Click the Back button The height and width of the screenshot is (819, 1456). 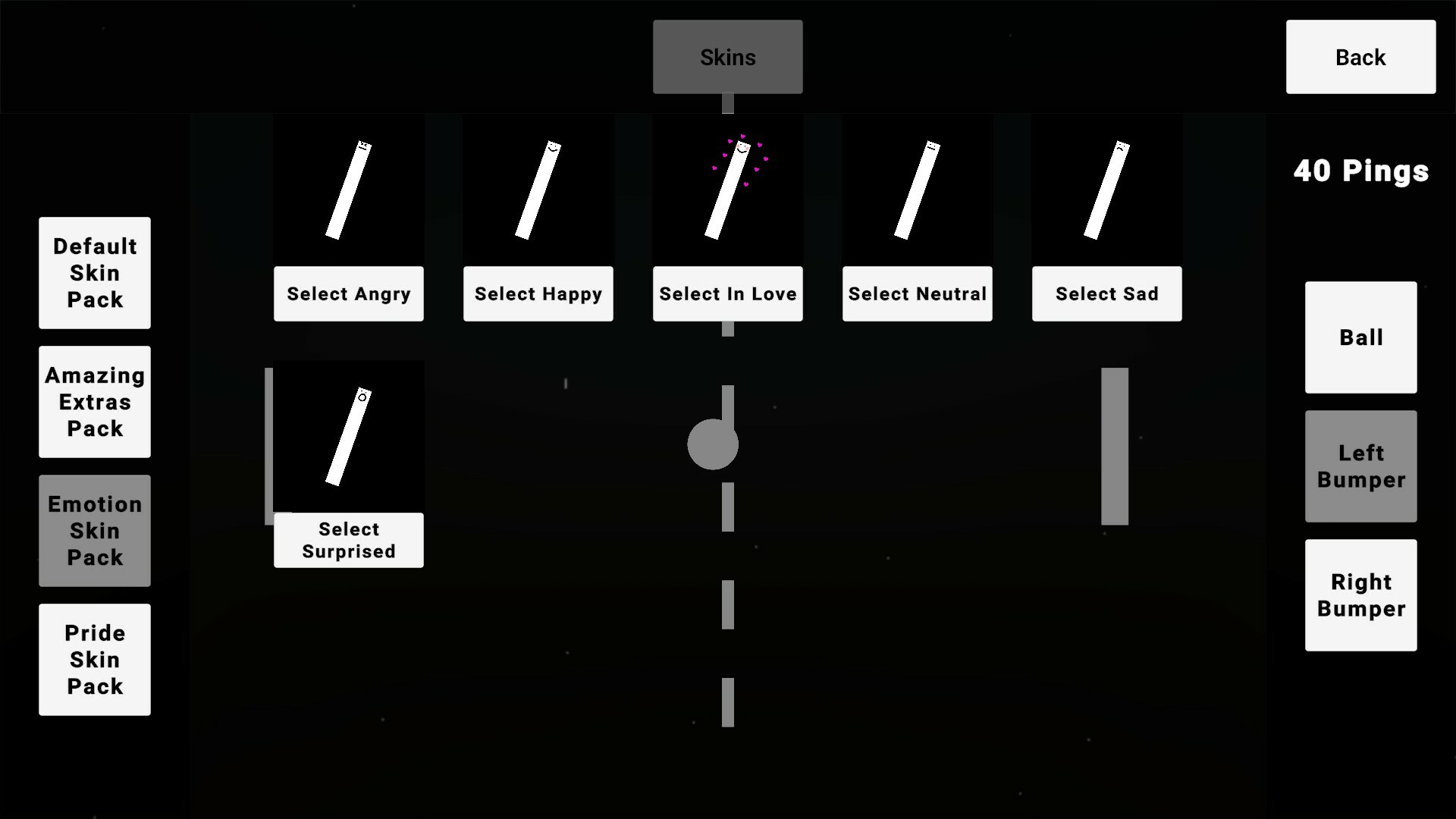pos(1360,57)
